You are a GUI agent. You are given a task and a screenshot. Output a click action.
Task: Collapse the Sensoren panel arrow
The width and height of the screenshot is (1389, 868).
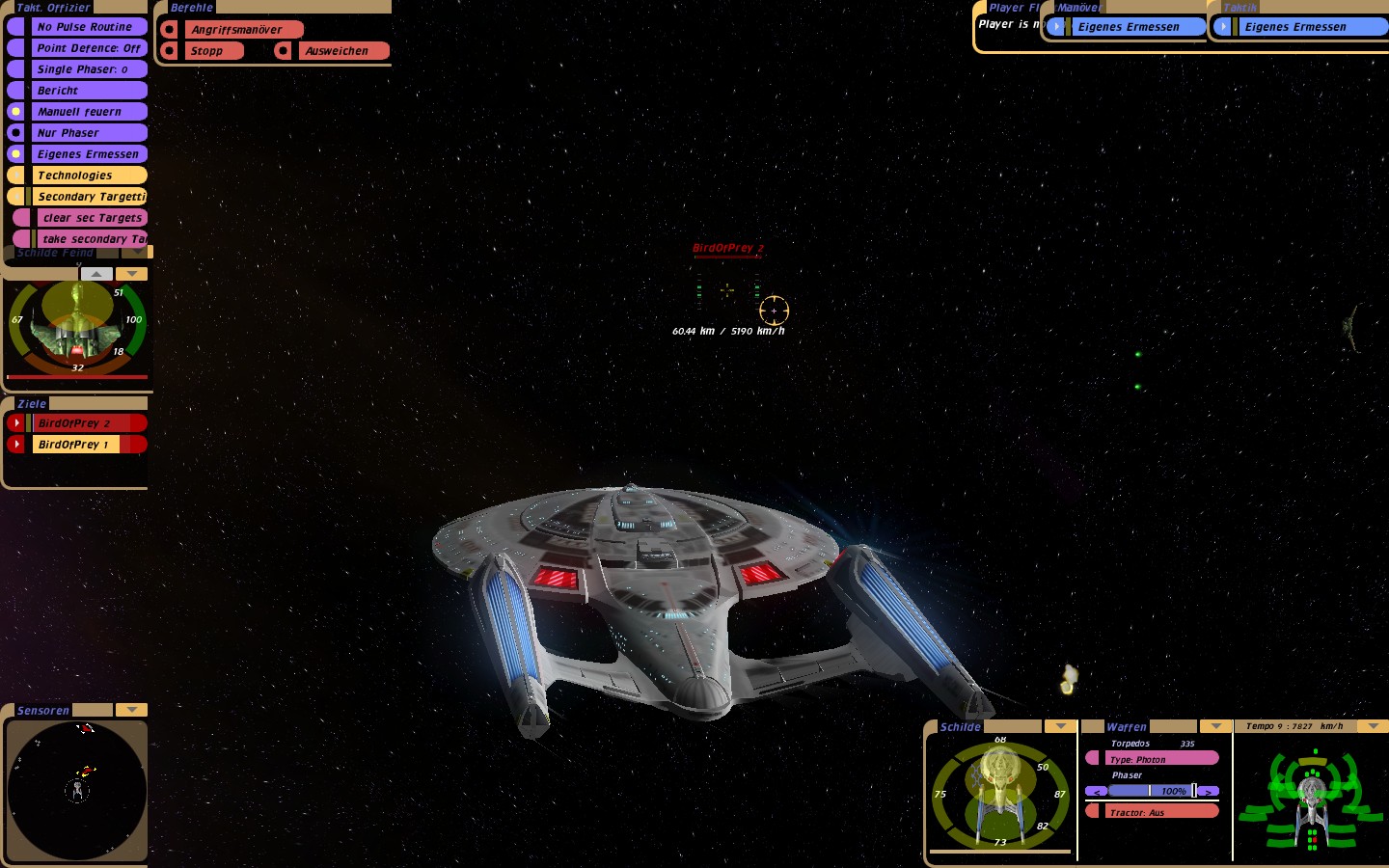pyautogui.click(x=131, y=710)
